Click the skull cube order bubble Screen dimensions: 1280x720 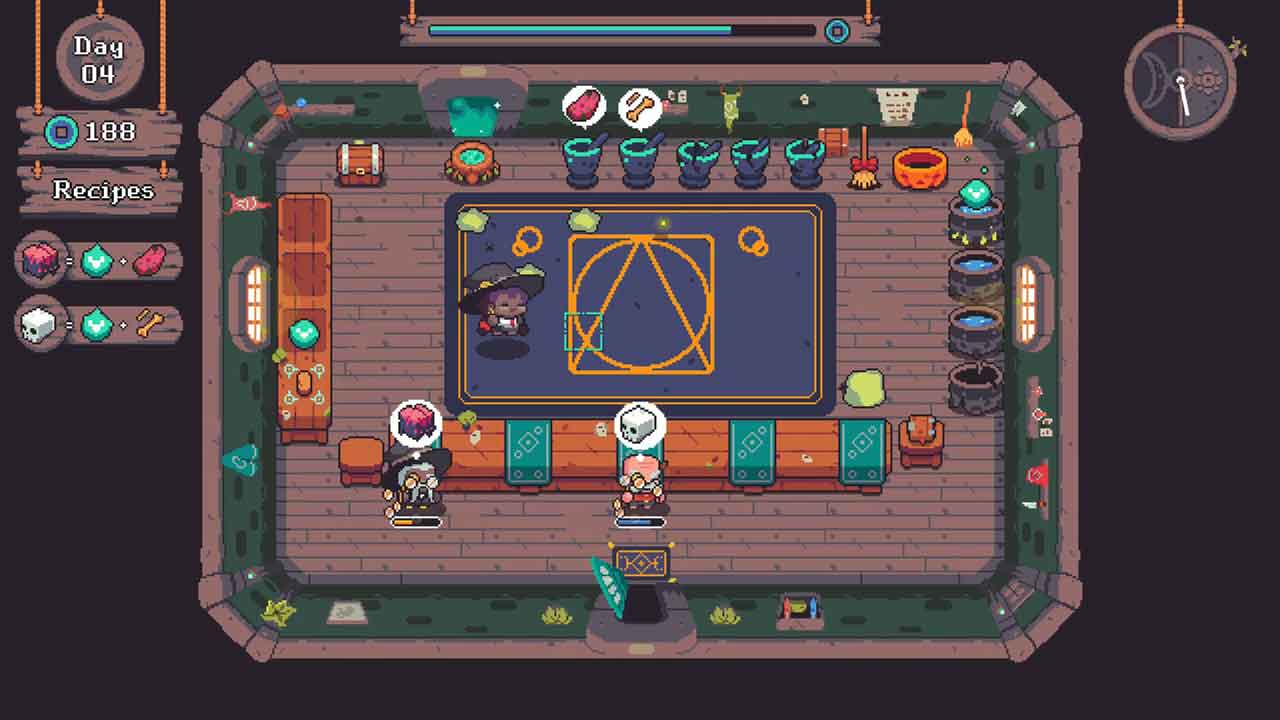click(x=639, y=425)
